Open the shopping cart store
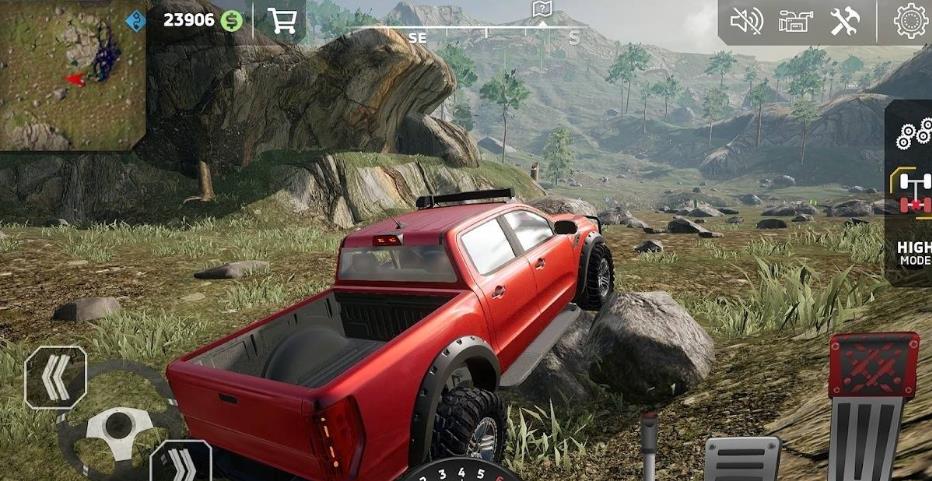This screenshot has width=932, height=481. pos(283,20)
